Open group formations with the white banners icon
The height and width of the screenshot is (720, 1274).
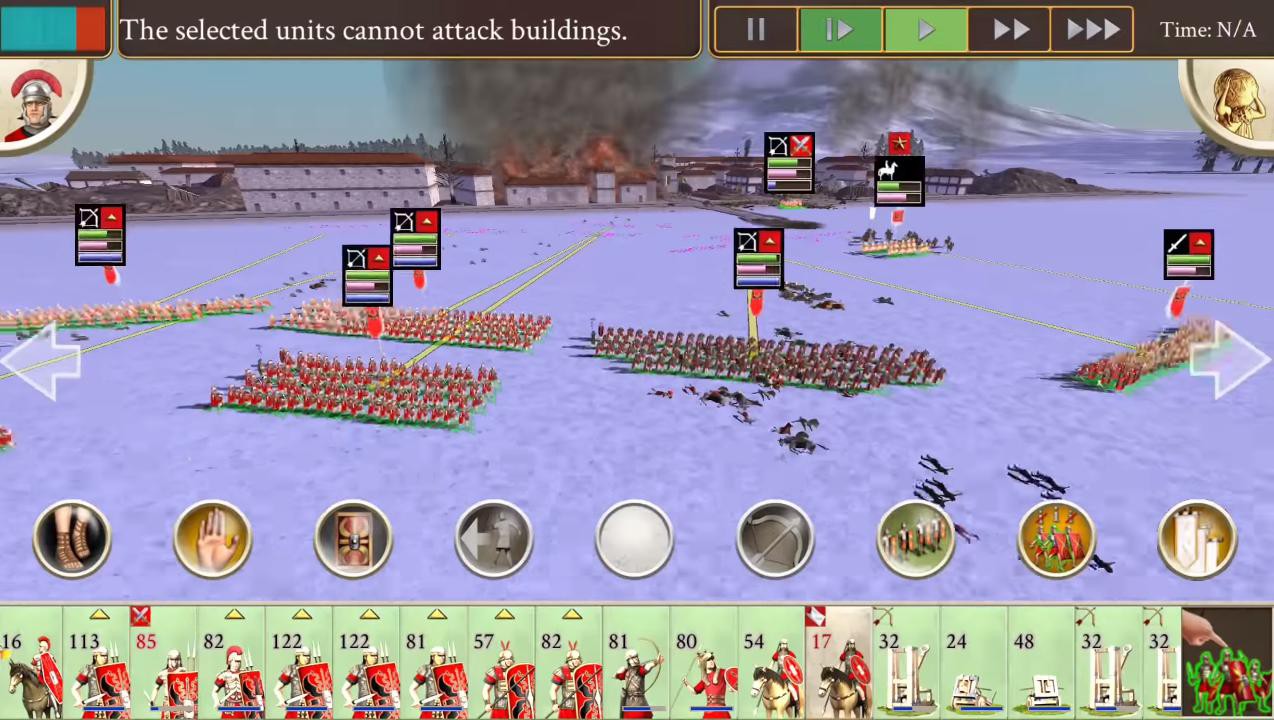[1197, 540]
